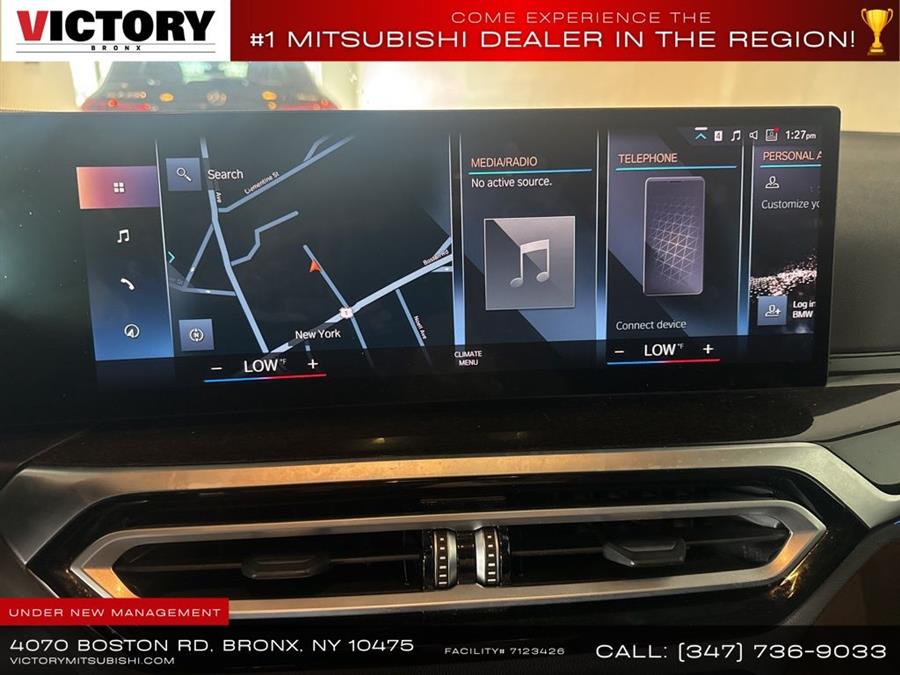Tap the map Search magnifier button
This screenshot has width=900, height=675.
tap(183, 174)
